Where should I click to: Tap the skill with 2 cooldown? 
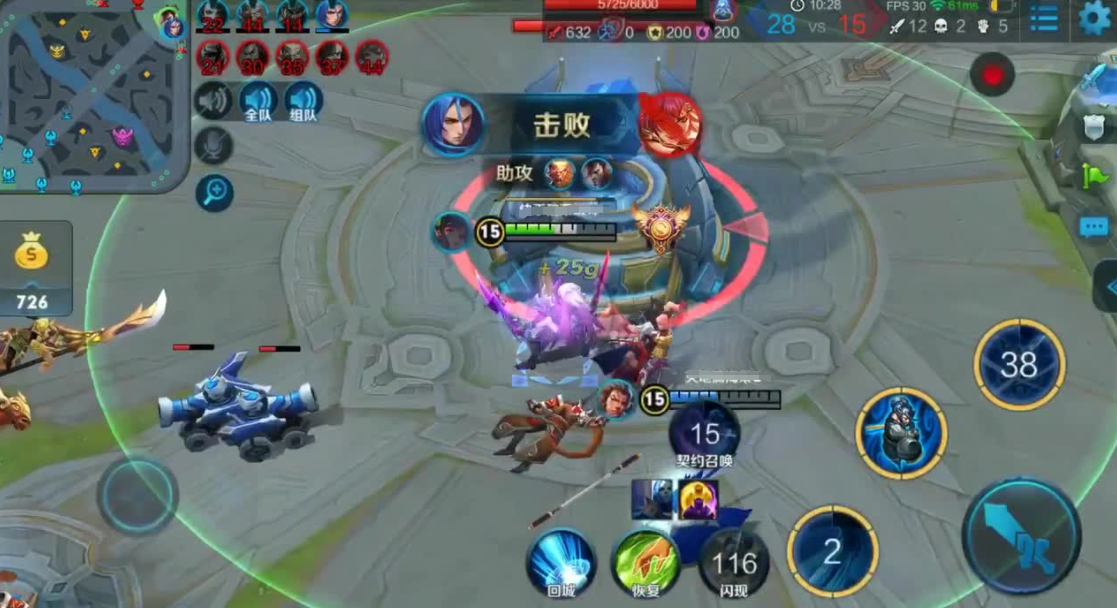pos(832,551)
